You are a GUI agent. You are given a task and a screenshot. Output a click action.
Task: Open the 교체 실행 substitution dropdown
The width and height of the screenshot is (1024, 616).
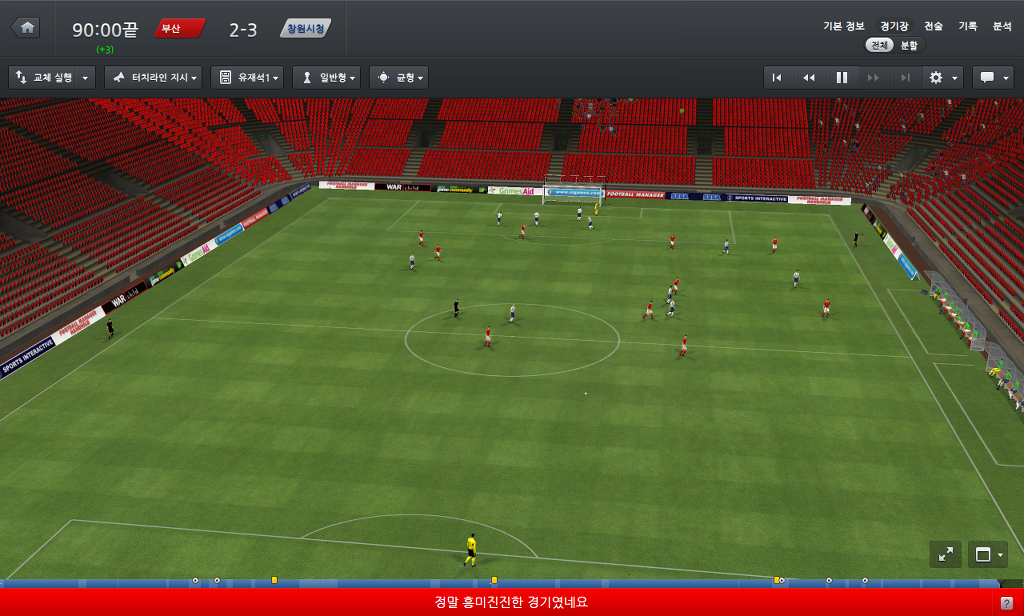pyautogui.click(x=52, y=77)
